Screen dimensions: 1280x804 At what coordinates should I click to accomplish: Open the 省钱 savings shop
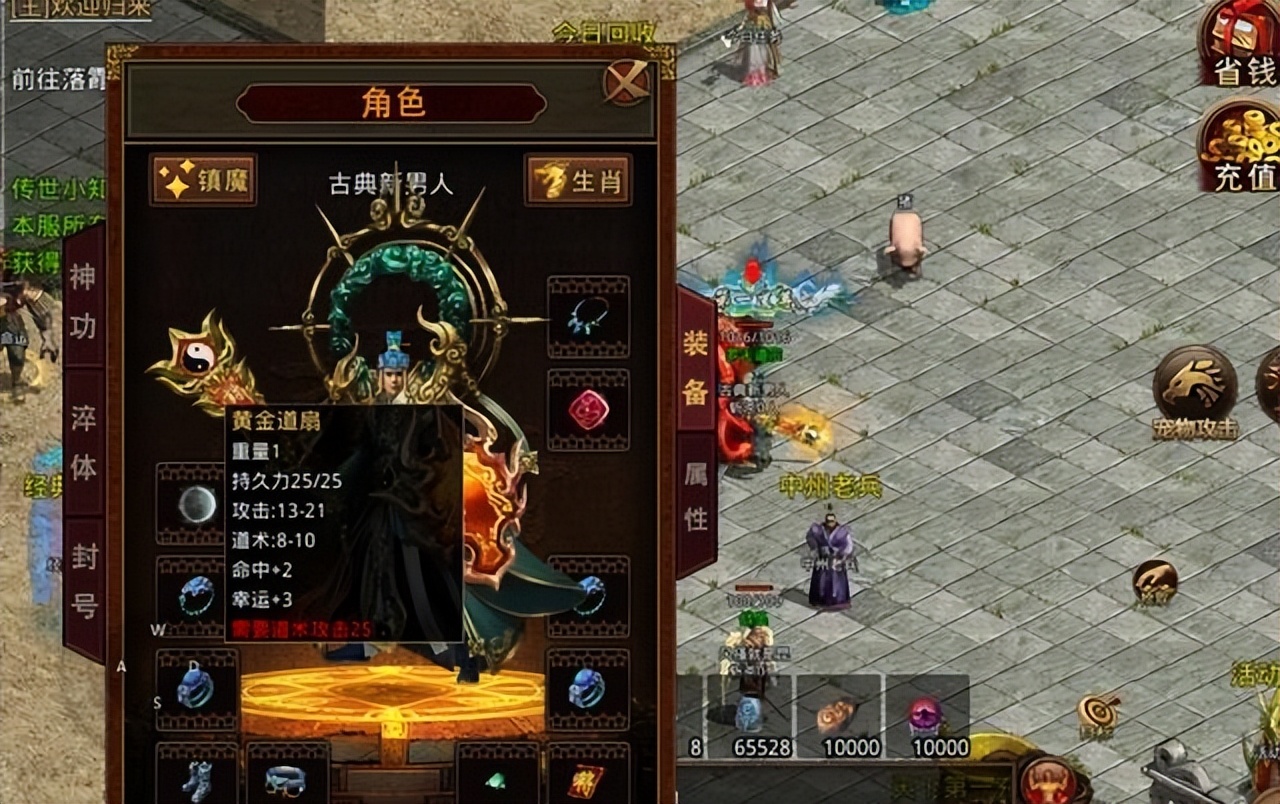tap(1240, 45)
